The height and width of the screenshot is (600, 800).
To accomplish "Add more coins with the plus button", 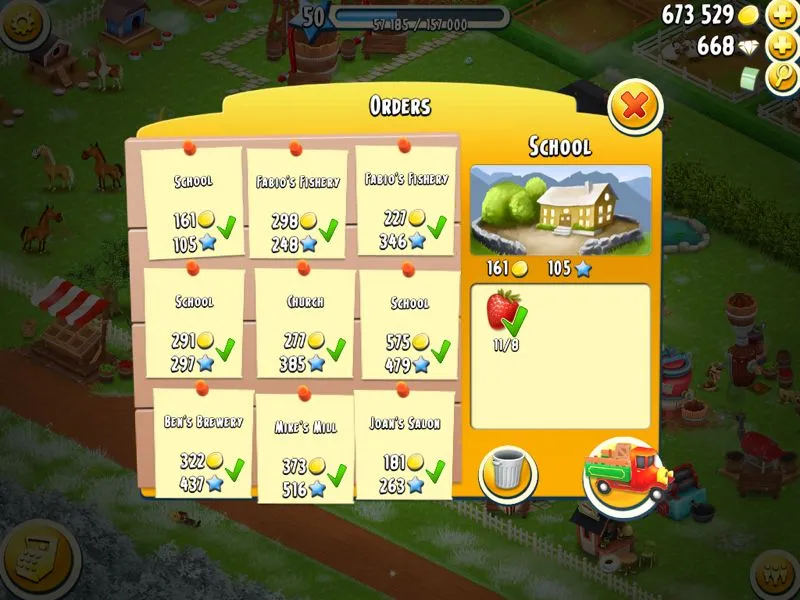I will pyautogui.click(x=781, y=15).
